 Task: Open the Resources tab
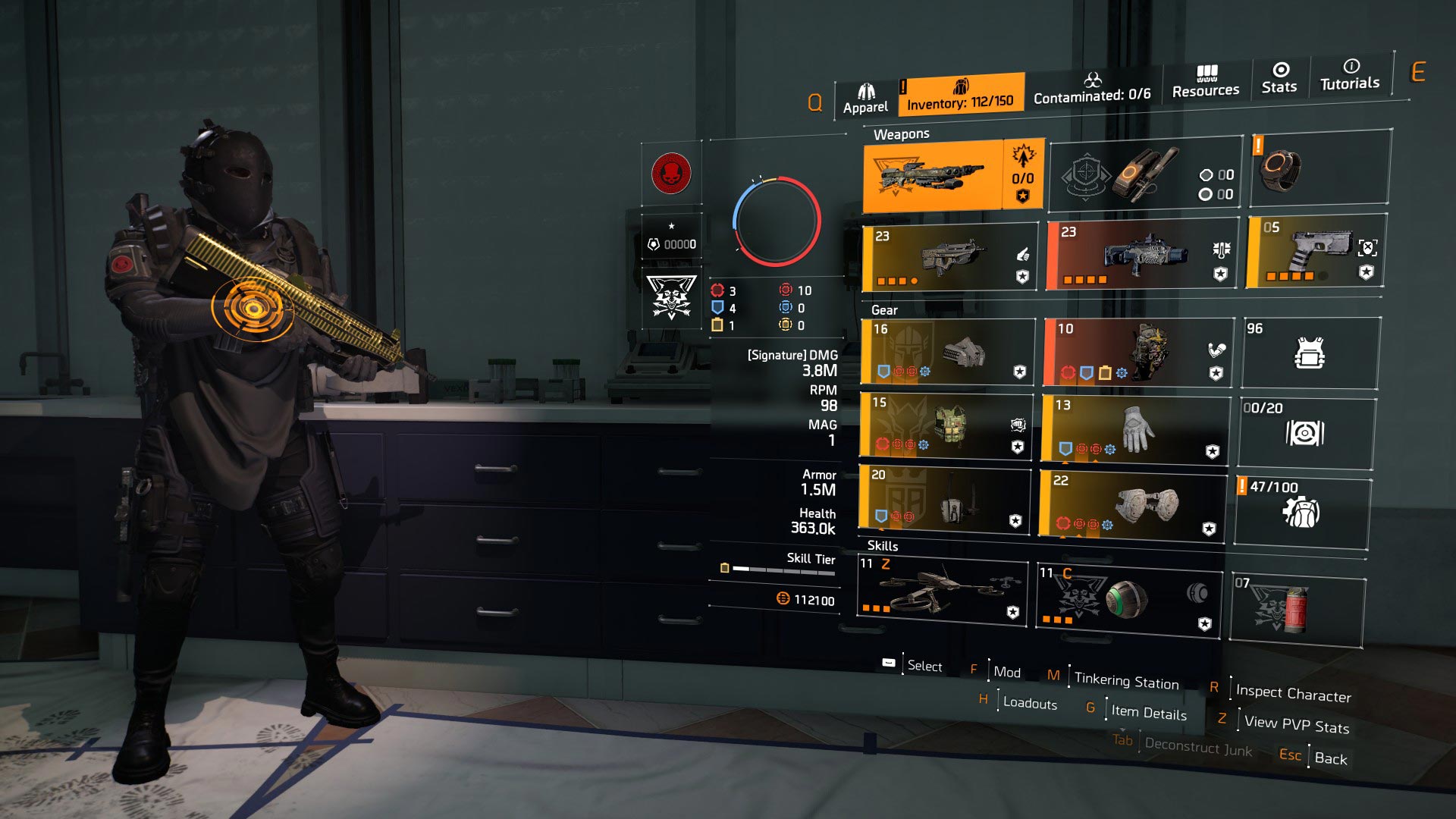1205,81
